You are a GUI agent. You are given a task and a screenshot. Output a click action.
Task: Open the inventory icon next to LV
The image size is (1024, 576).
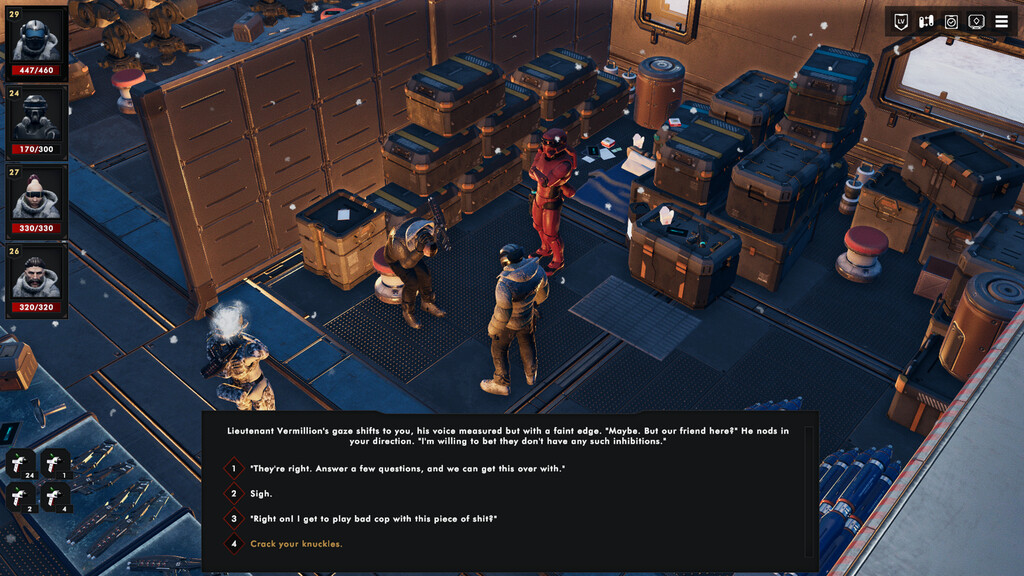(x=926, y=21)
